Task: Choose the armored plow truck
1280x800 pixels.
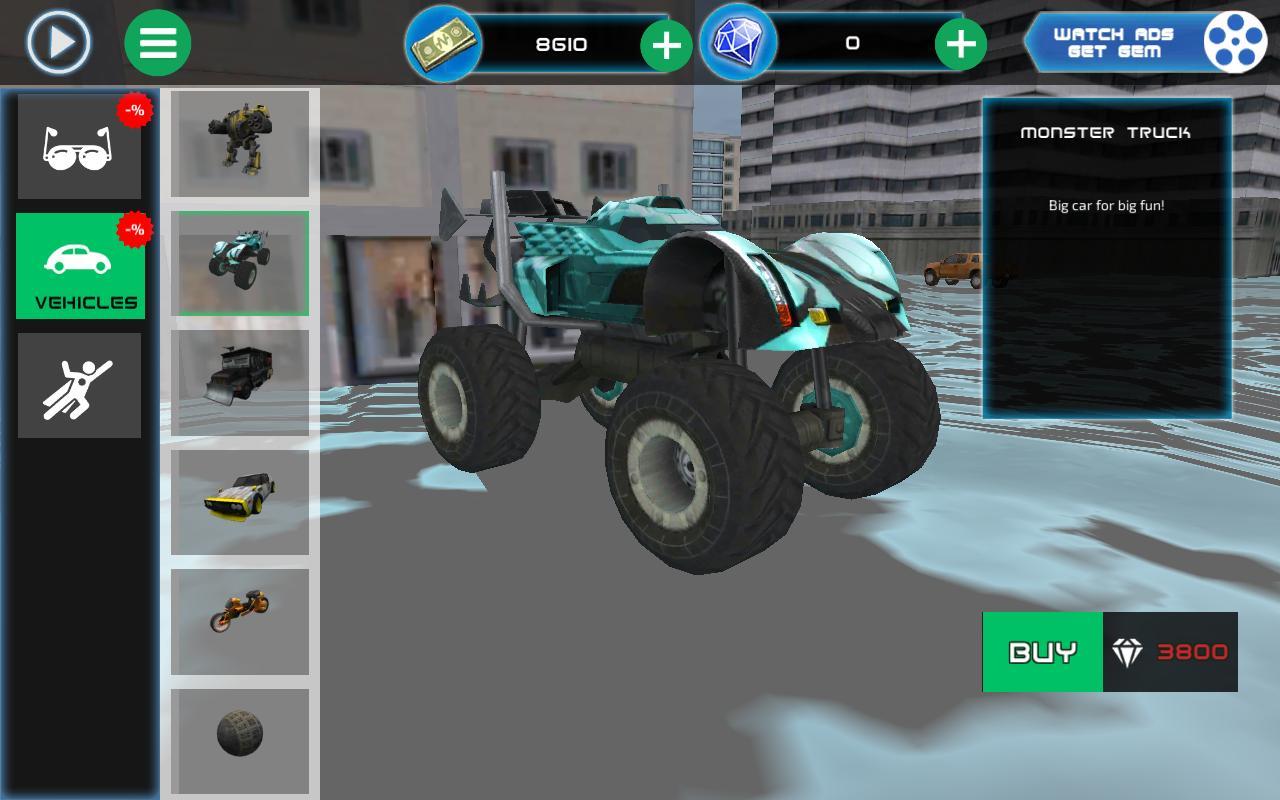Action: [240, 382]
